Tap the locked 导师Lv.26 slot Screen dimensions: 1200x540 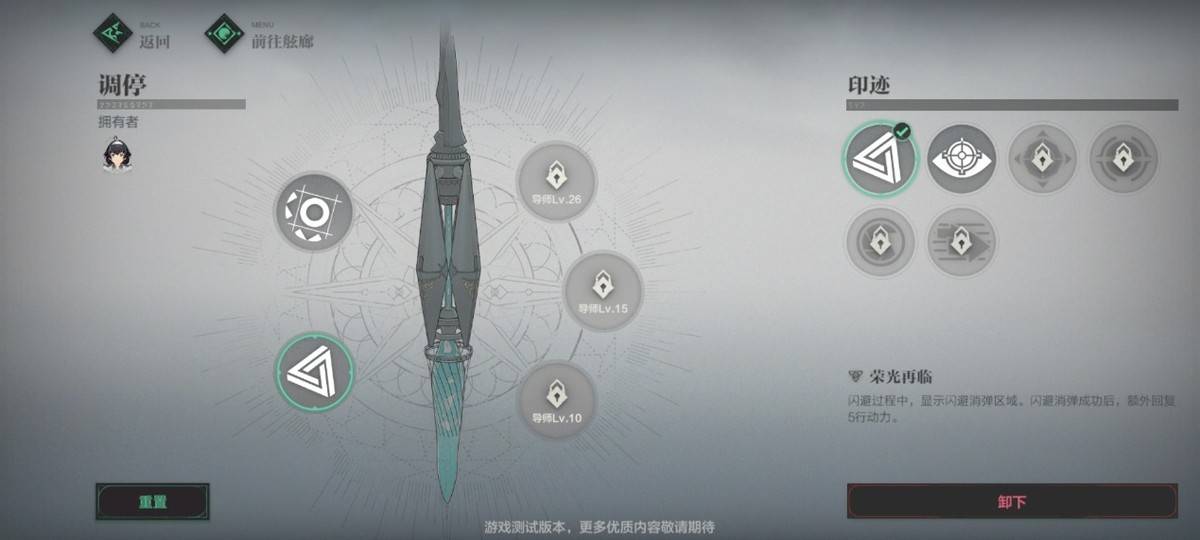556,180
